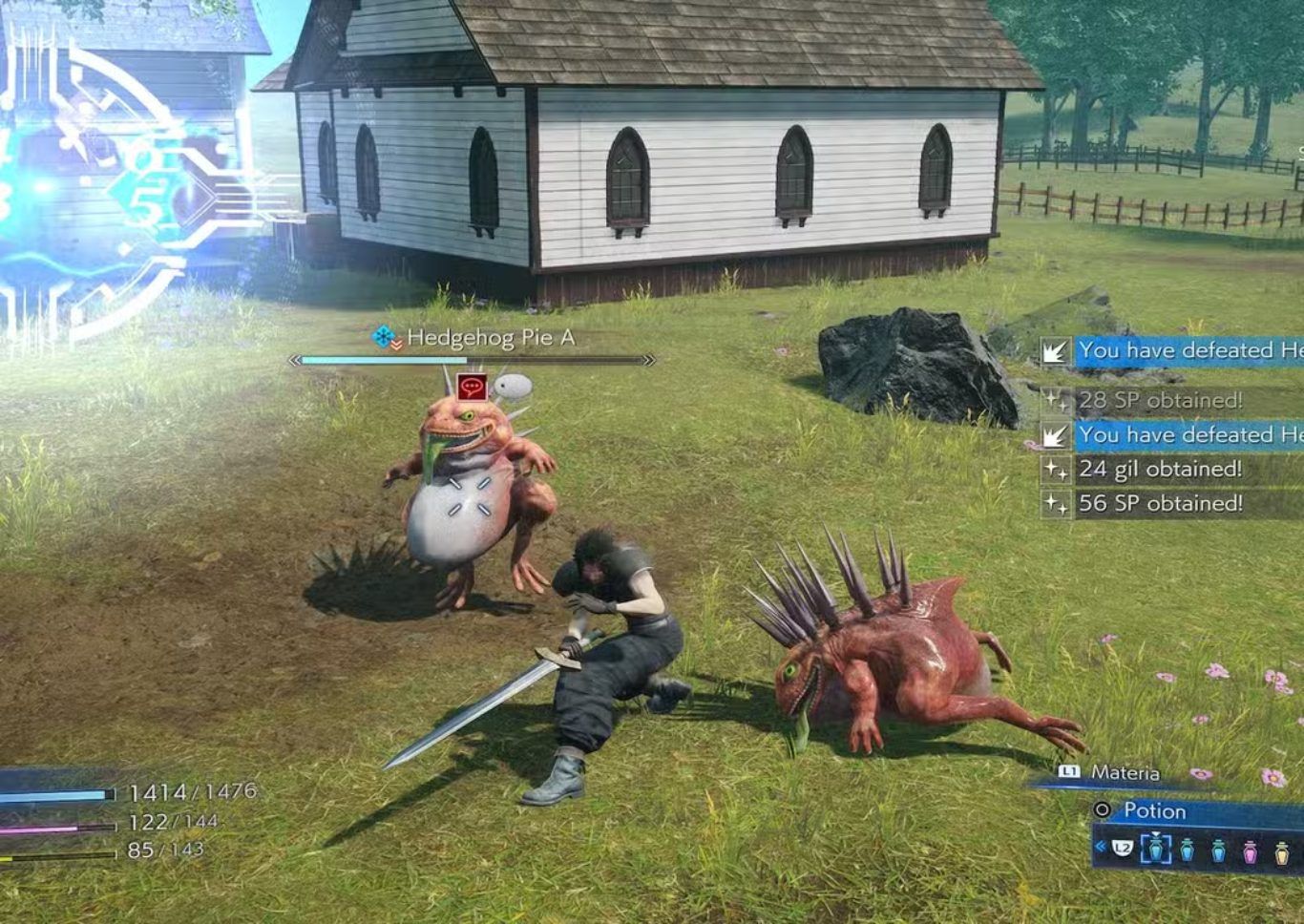Open the Materia command list
Screen dimensions: 1304x924
click(x=1125, y=773)
